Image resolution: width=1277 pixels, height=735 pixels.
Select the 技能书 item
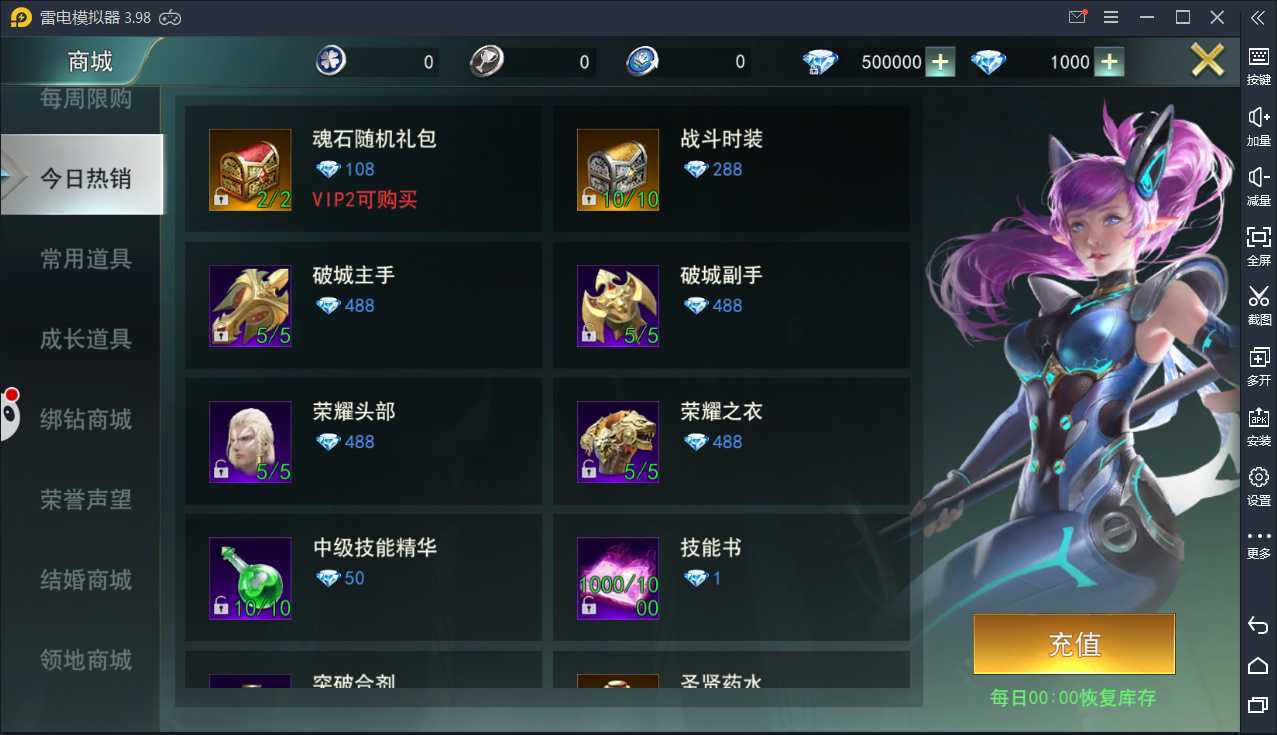[x=731, y=577]
